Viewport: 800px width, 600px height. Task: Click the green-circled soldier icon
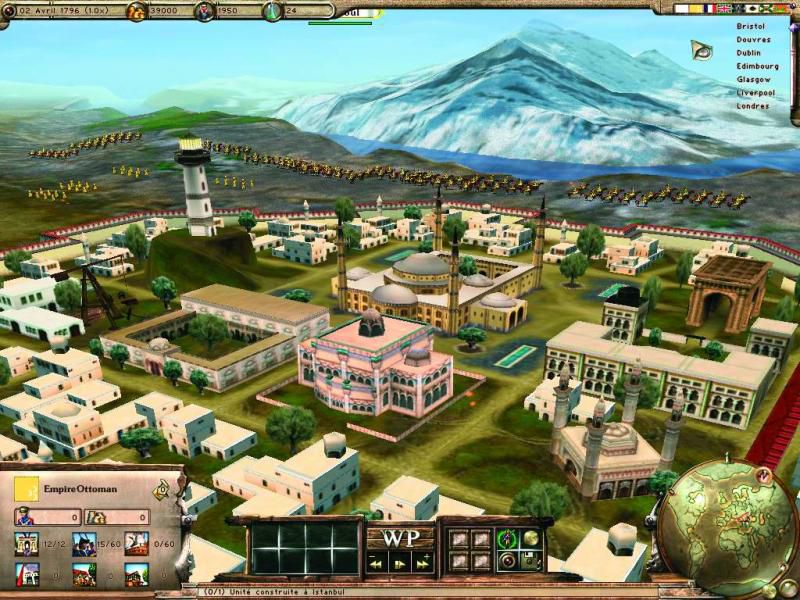509,540
